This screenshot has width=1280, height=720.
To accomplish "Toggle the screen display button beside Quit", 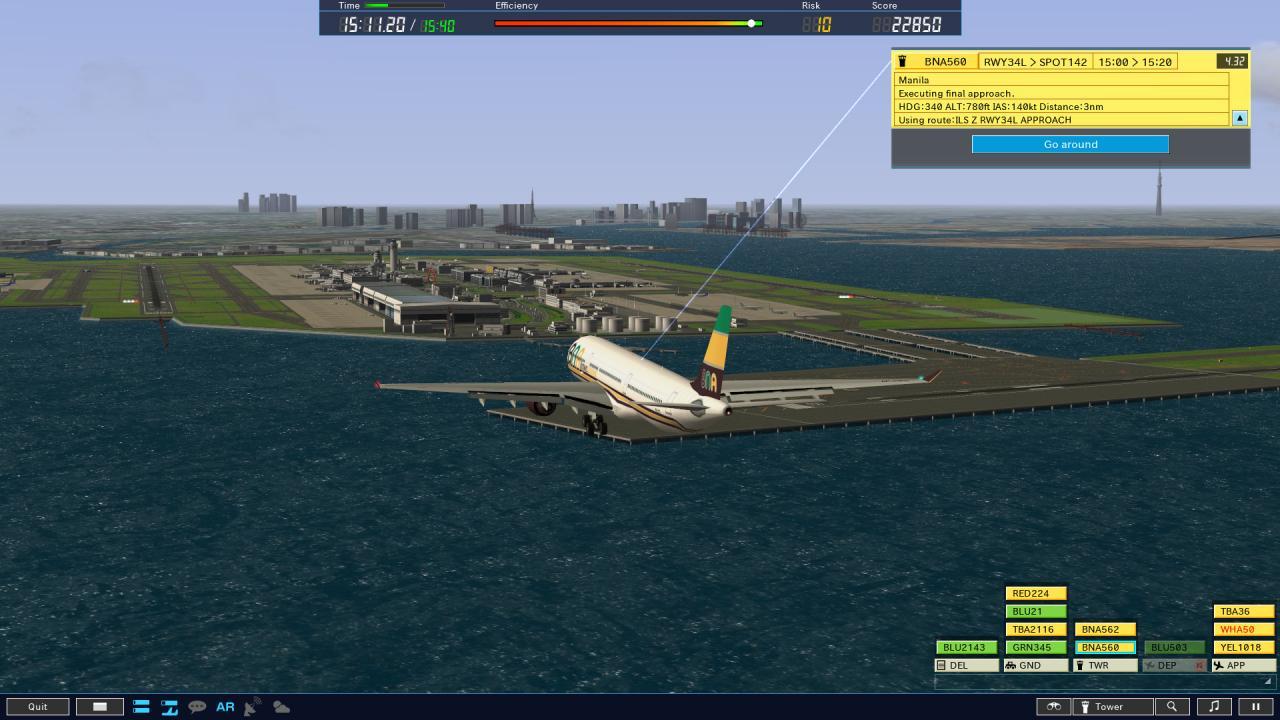I will [x=99, y=706].
